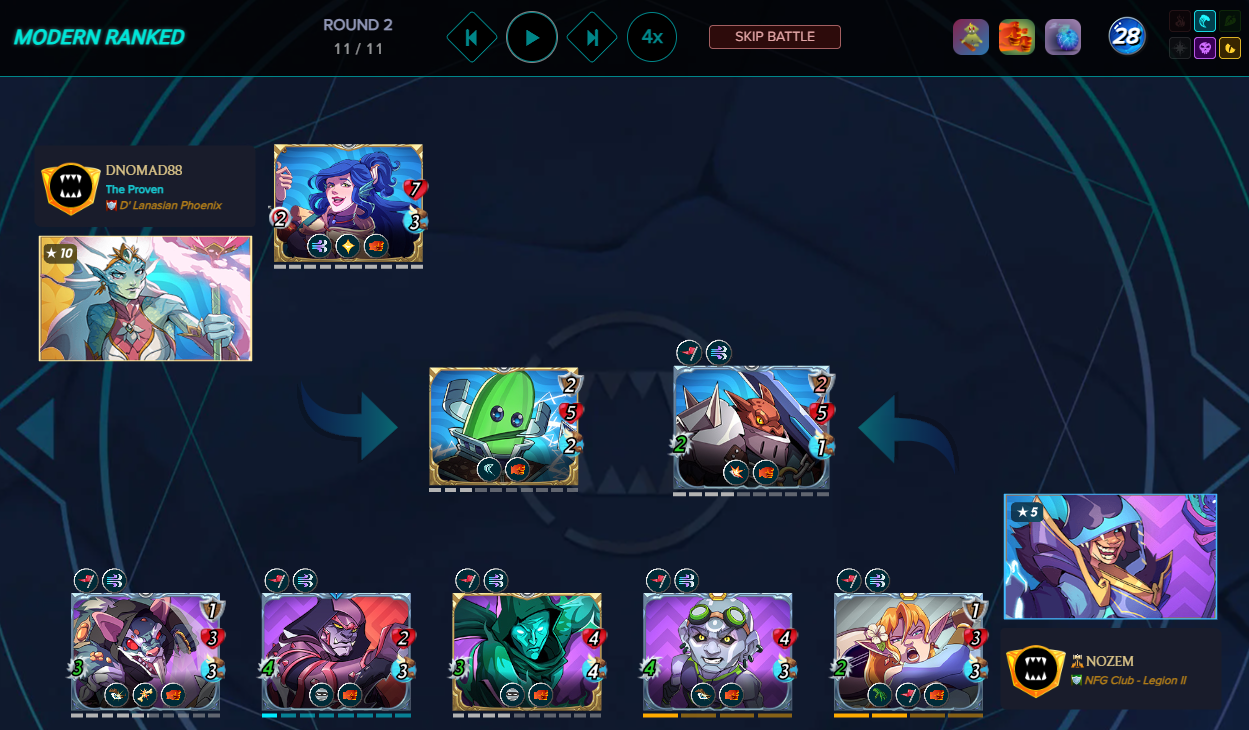Screen dimensions: 1249x730
Task: Open DNOMAD88's player profile name
Action: tap(144, 171)
